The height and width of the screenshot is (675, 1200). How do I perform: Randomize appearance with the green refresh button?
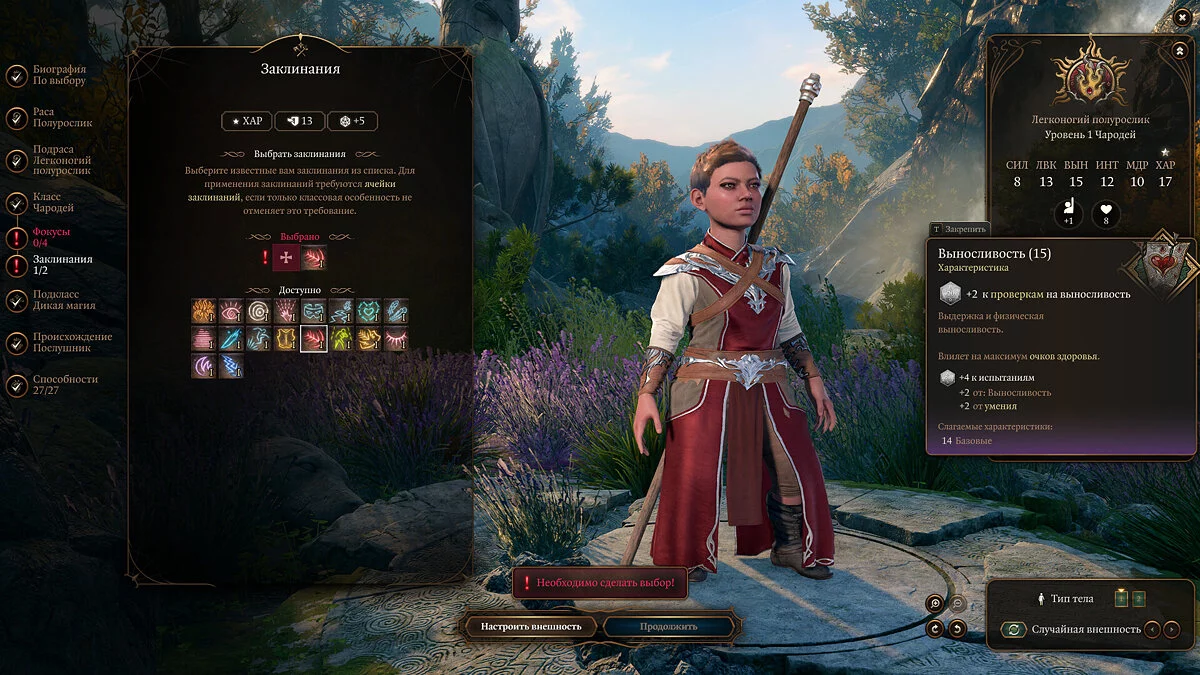click(1014, 629)
